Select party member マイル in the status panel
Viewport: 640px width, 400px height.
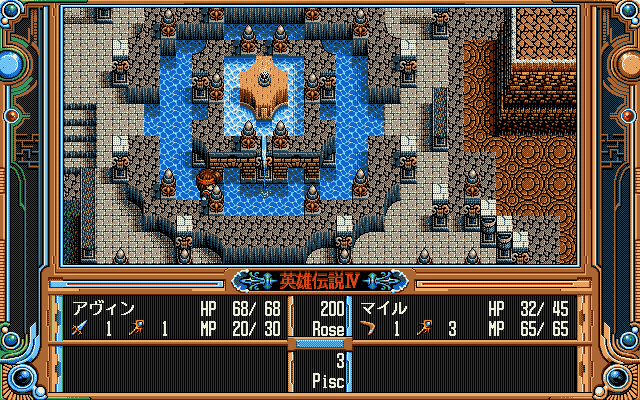click(x=383, y=310)
